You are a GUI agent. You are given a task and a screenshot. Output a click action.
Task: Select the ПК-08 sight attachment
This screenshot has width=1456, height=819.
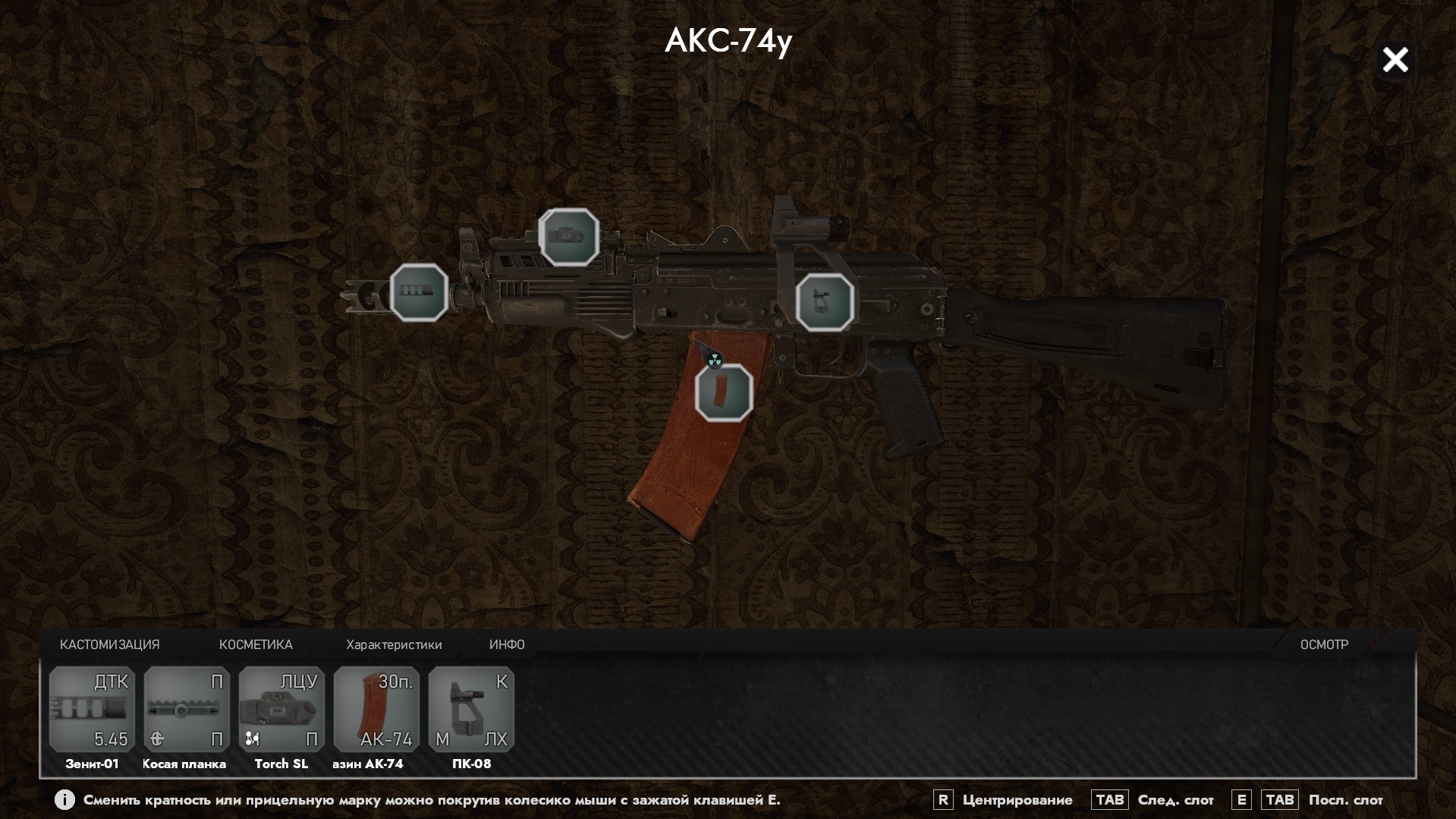pyautogui.click(x=471, y=710)
